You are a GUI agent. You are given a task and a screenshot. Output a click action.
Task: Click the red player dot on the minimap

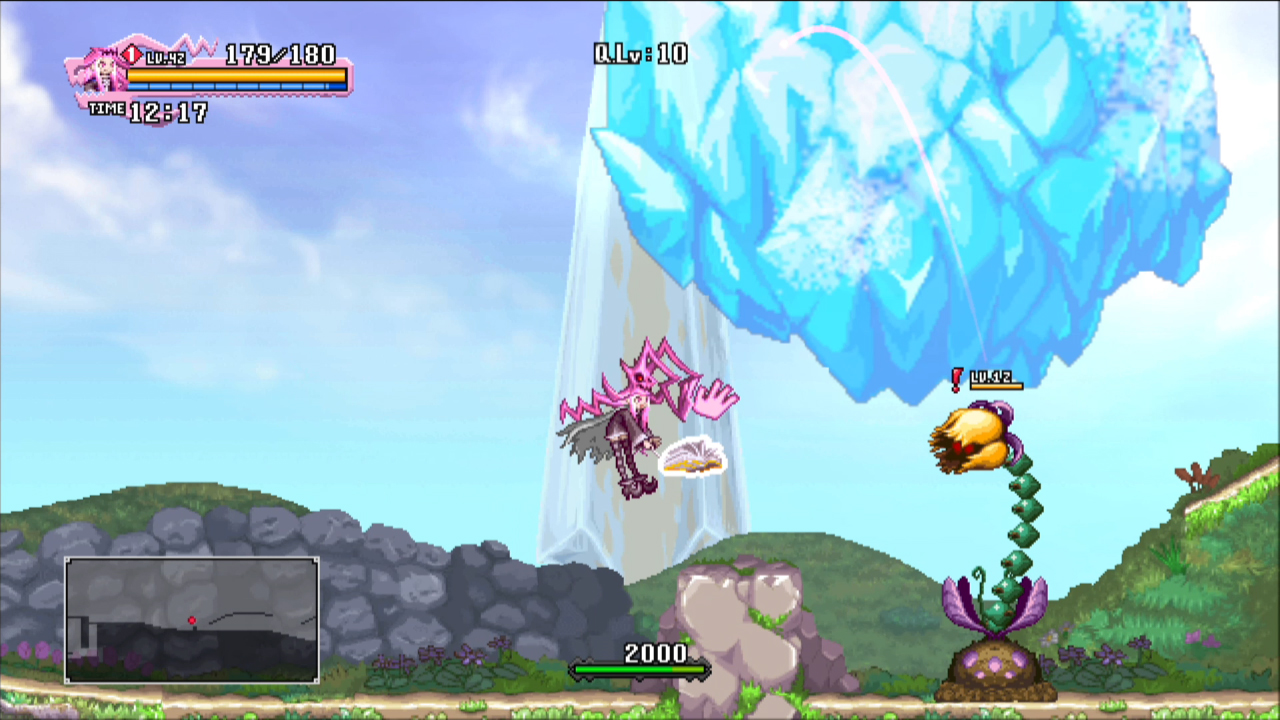tap(192, 621)
